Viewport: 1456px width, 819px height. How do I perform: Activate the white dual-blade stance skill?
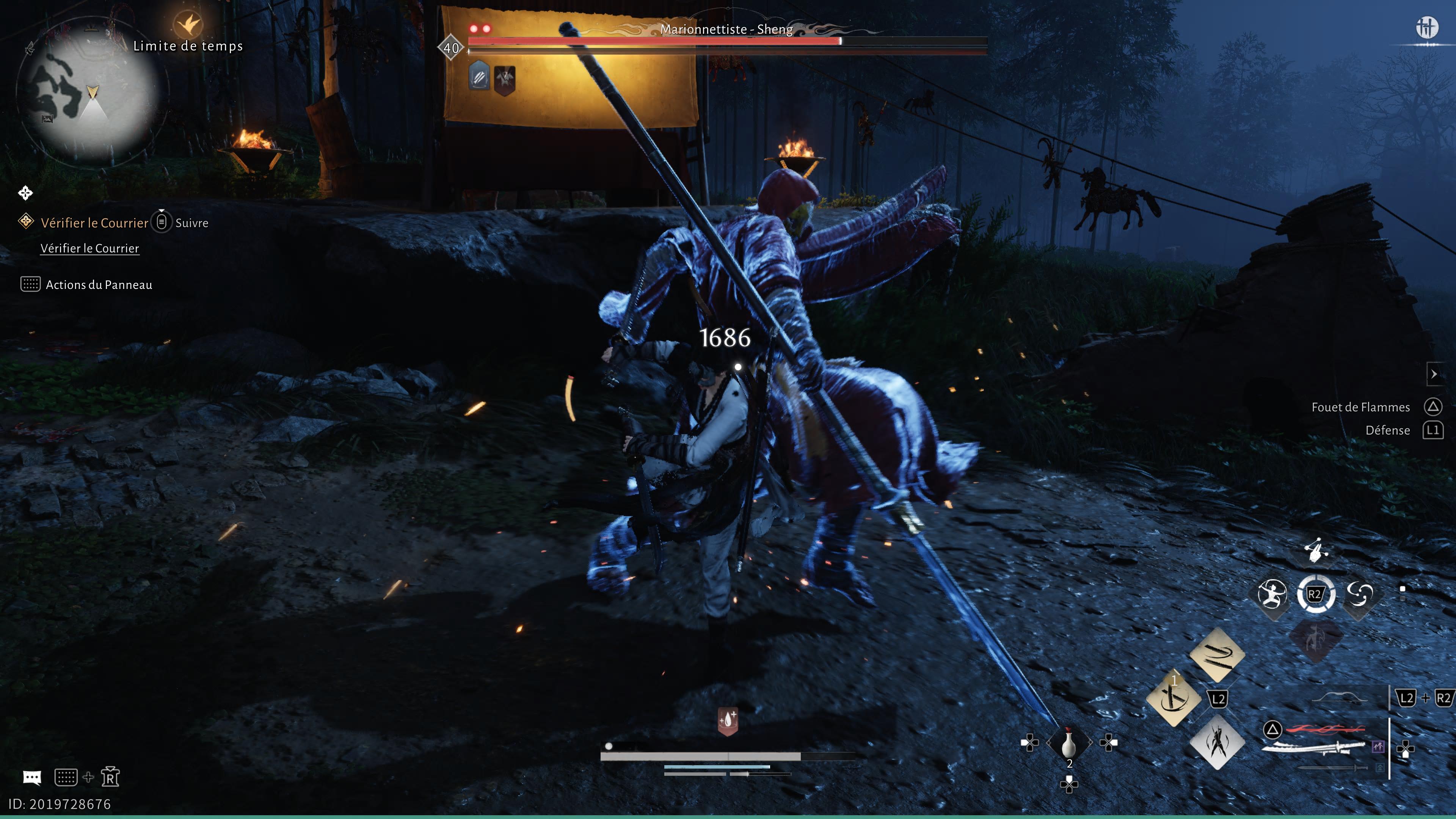(x=1216, y=742)
